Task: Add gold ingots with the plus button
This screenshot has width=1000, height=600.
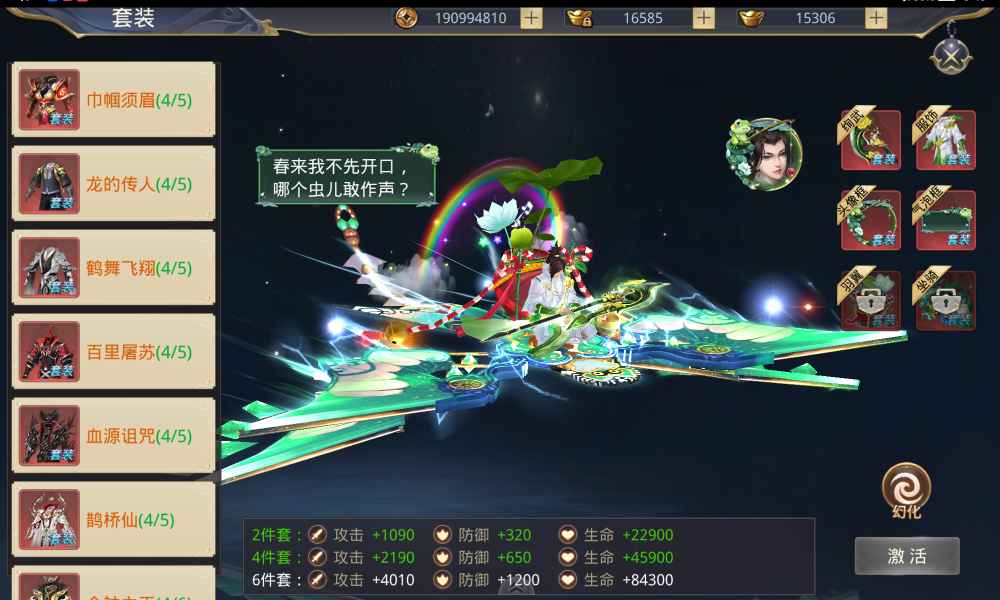Action: click(876, 18)
